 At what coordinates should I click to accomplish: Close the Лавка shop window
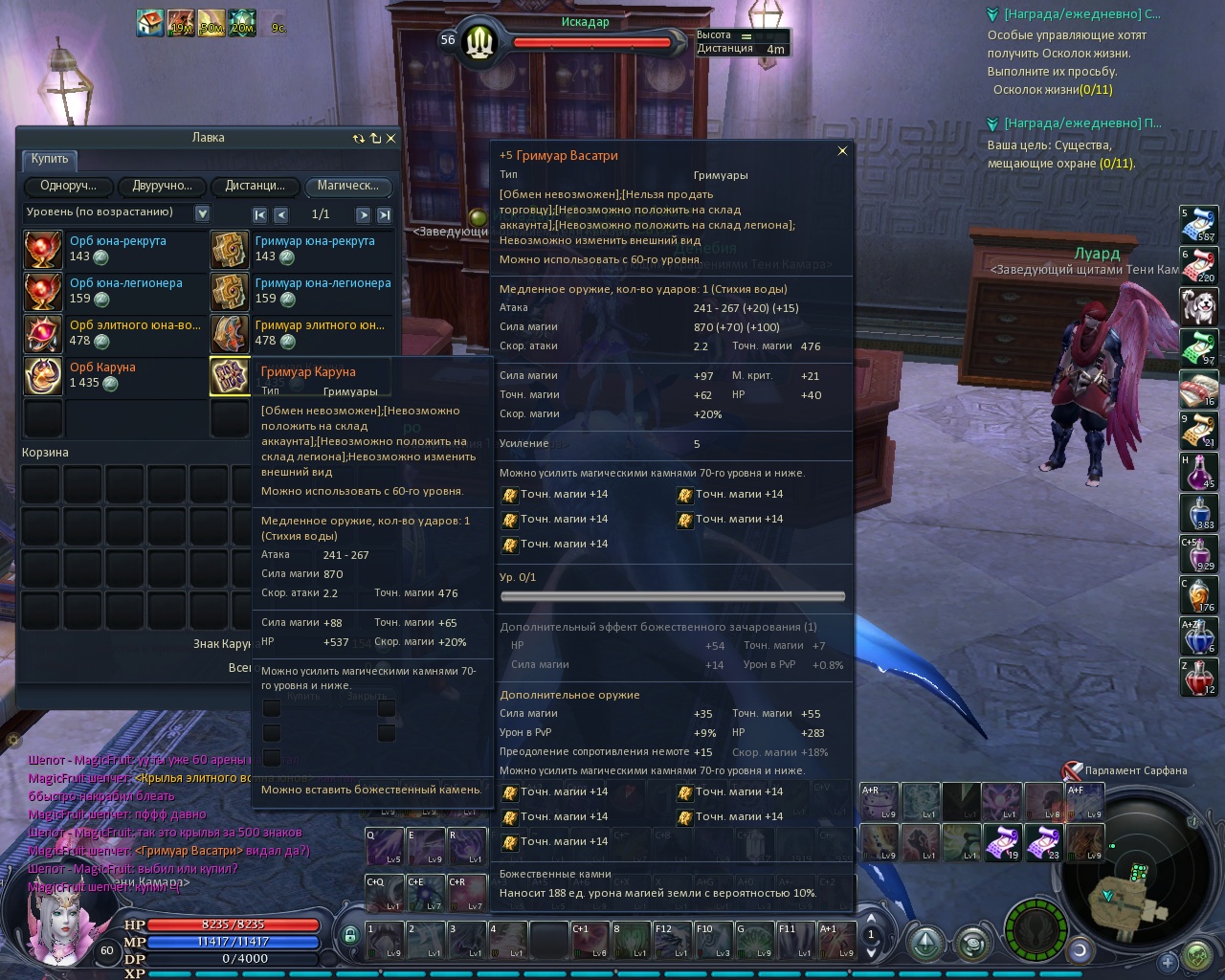pyautogui.click(x=390, y=139)
